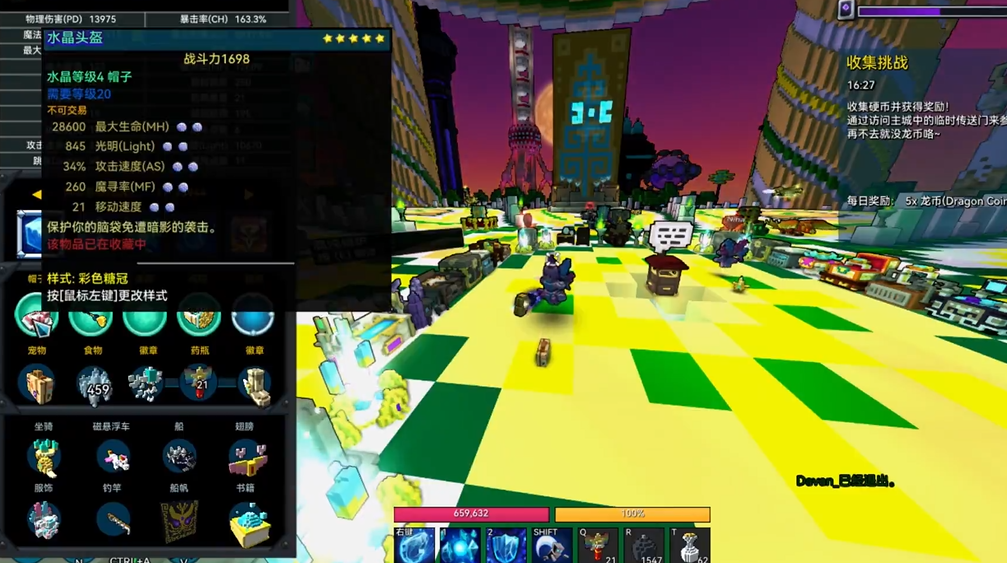Open the food slot showing 459
This screenshot has height=563, width=1007.
(94, 384)
